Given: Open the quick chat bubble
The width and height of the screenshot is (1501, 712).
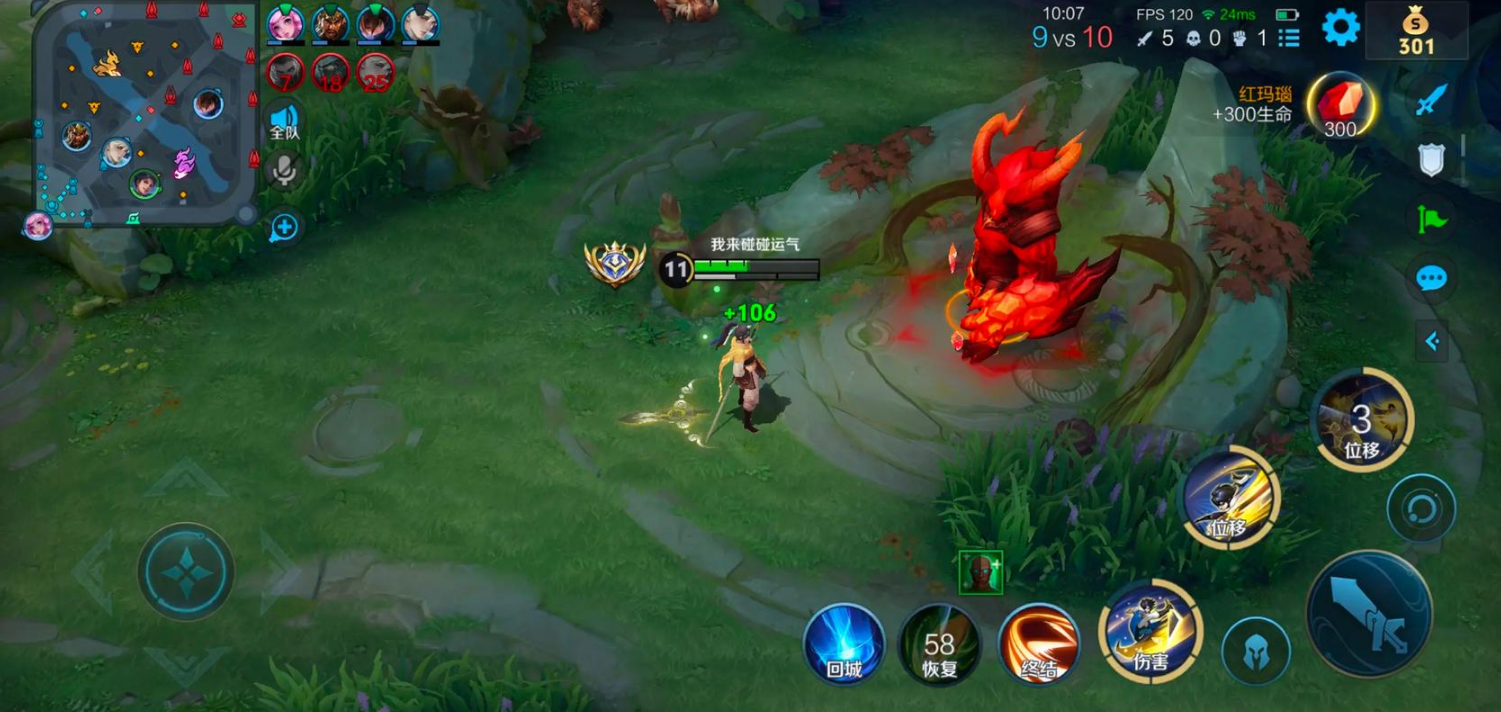Looking at the screenshot, I should pos(1432,278).
